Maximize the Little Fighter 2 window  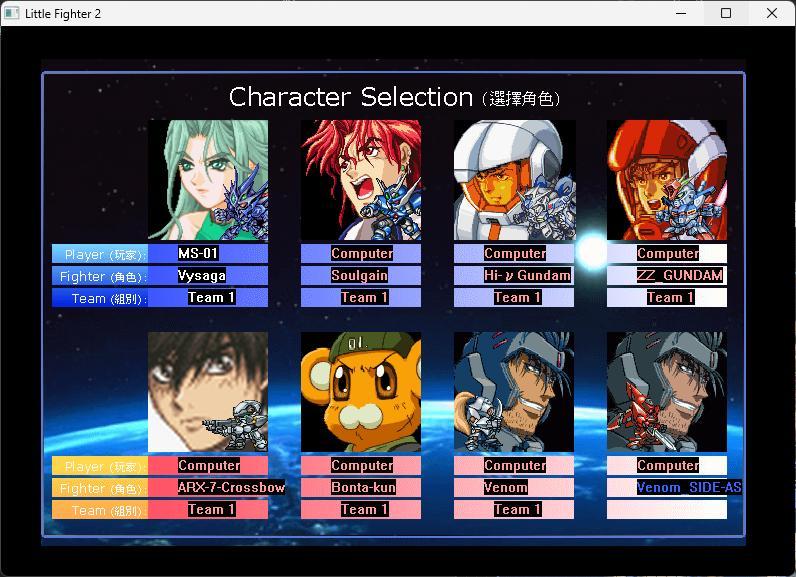726,13
